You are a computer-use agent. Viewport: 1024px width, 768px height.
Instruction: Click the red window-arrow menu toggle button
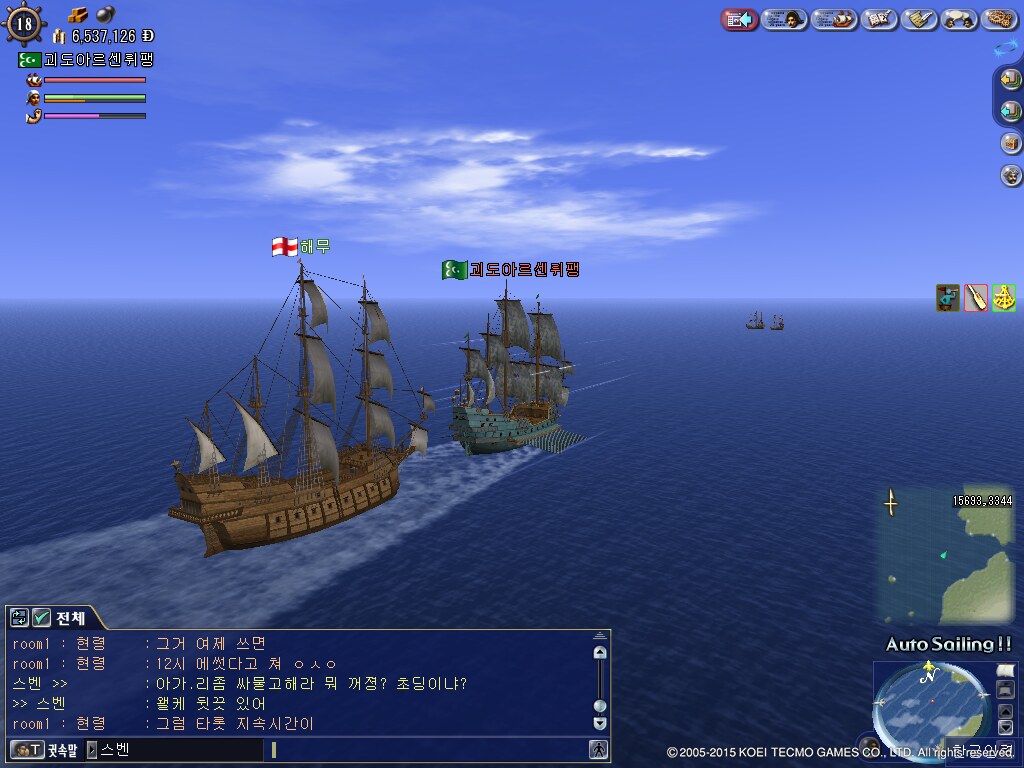pos(739,19)
